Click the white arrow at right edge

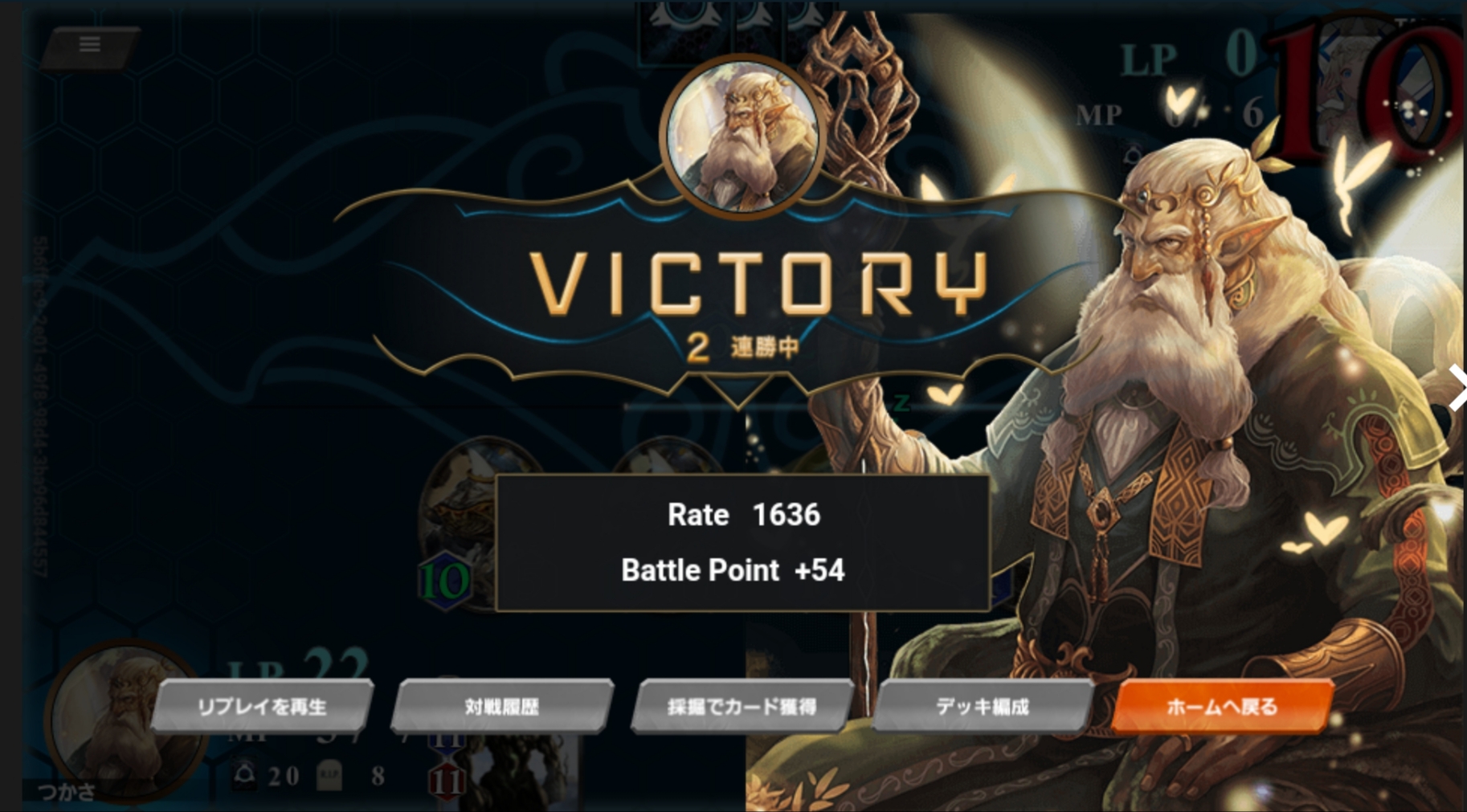(1457, 388)
